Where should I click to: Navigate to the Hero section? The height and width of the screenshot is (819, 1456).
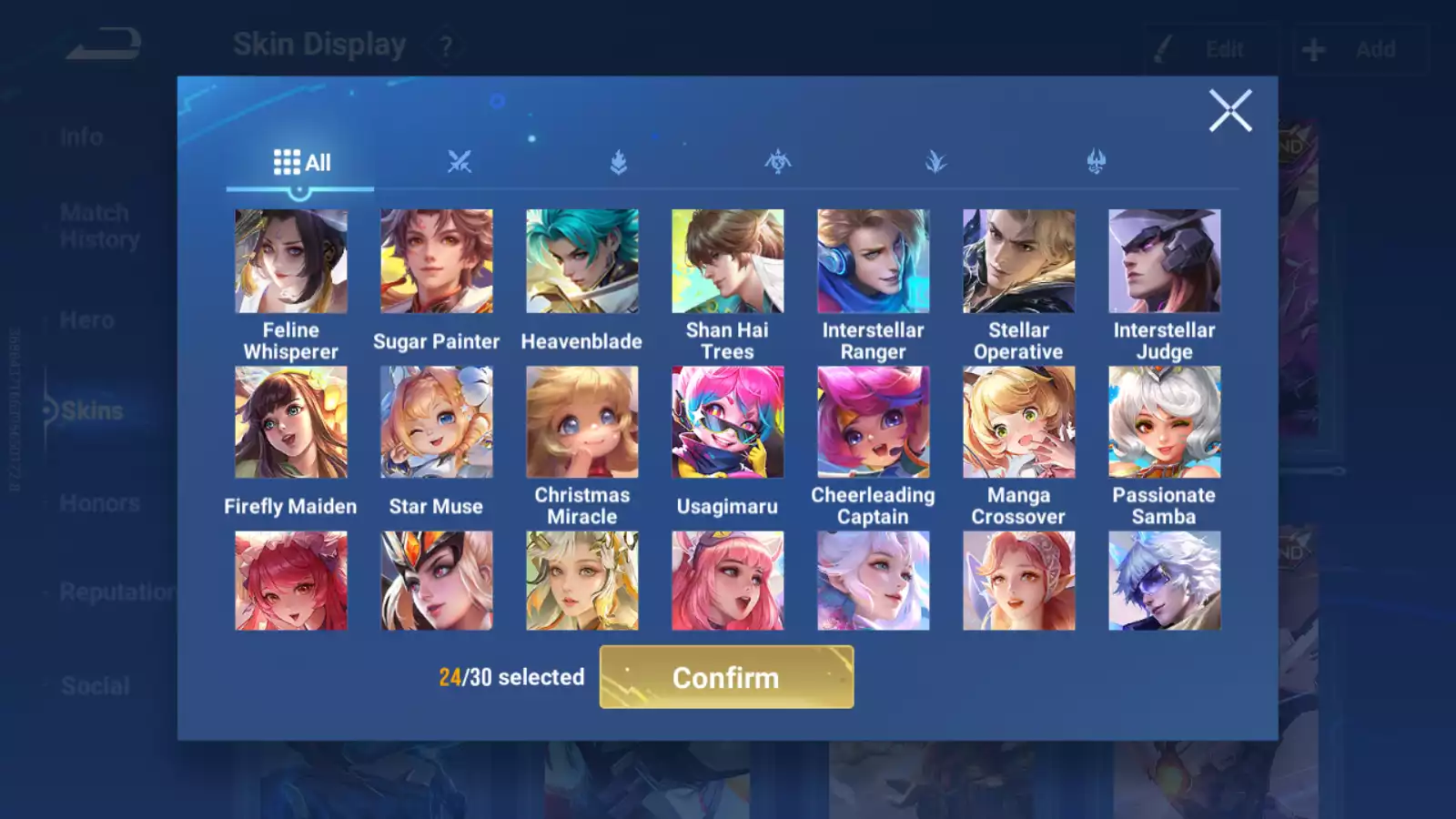[87, 320]
